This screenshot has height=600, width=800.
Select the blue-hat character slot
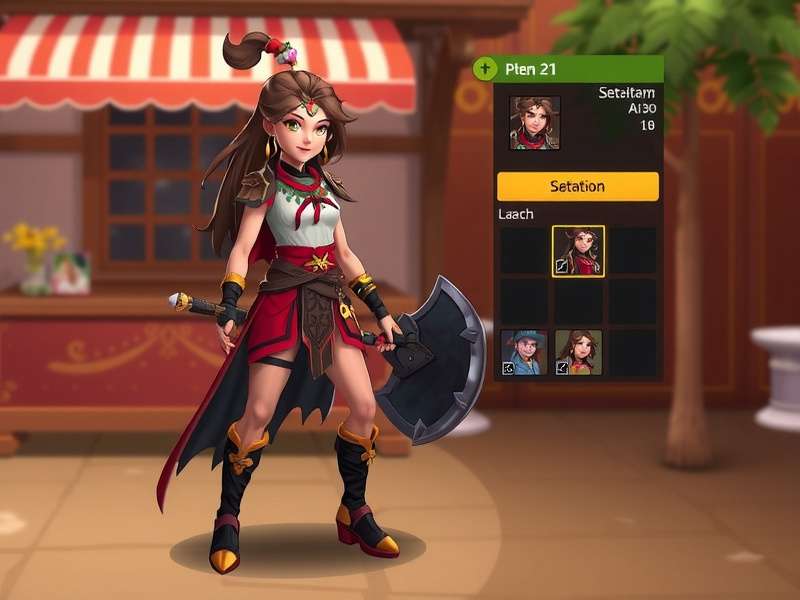point(523,353)
